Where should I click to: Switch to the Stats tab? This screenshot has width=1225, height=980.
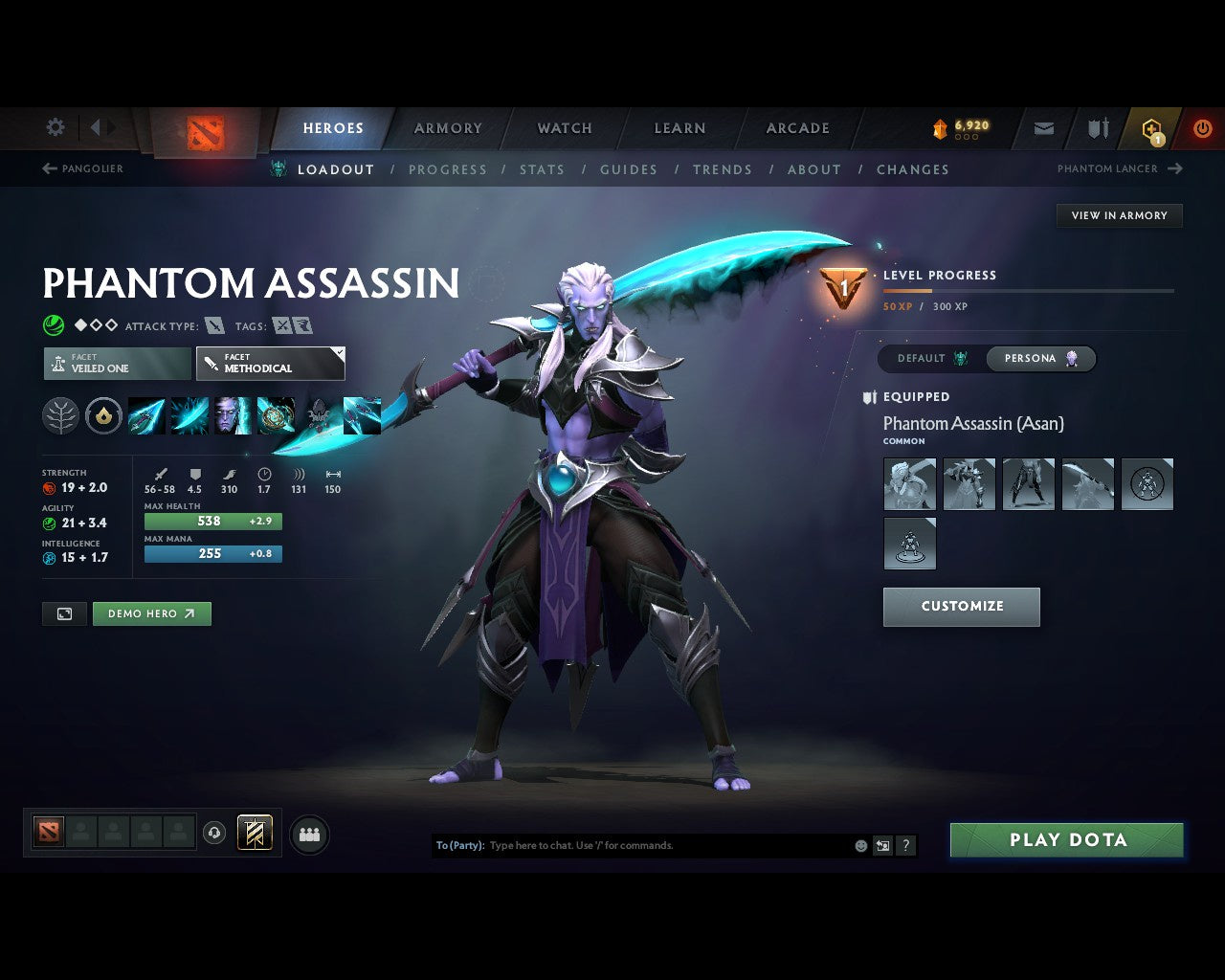coord(542,169)
